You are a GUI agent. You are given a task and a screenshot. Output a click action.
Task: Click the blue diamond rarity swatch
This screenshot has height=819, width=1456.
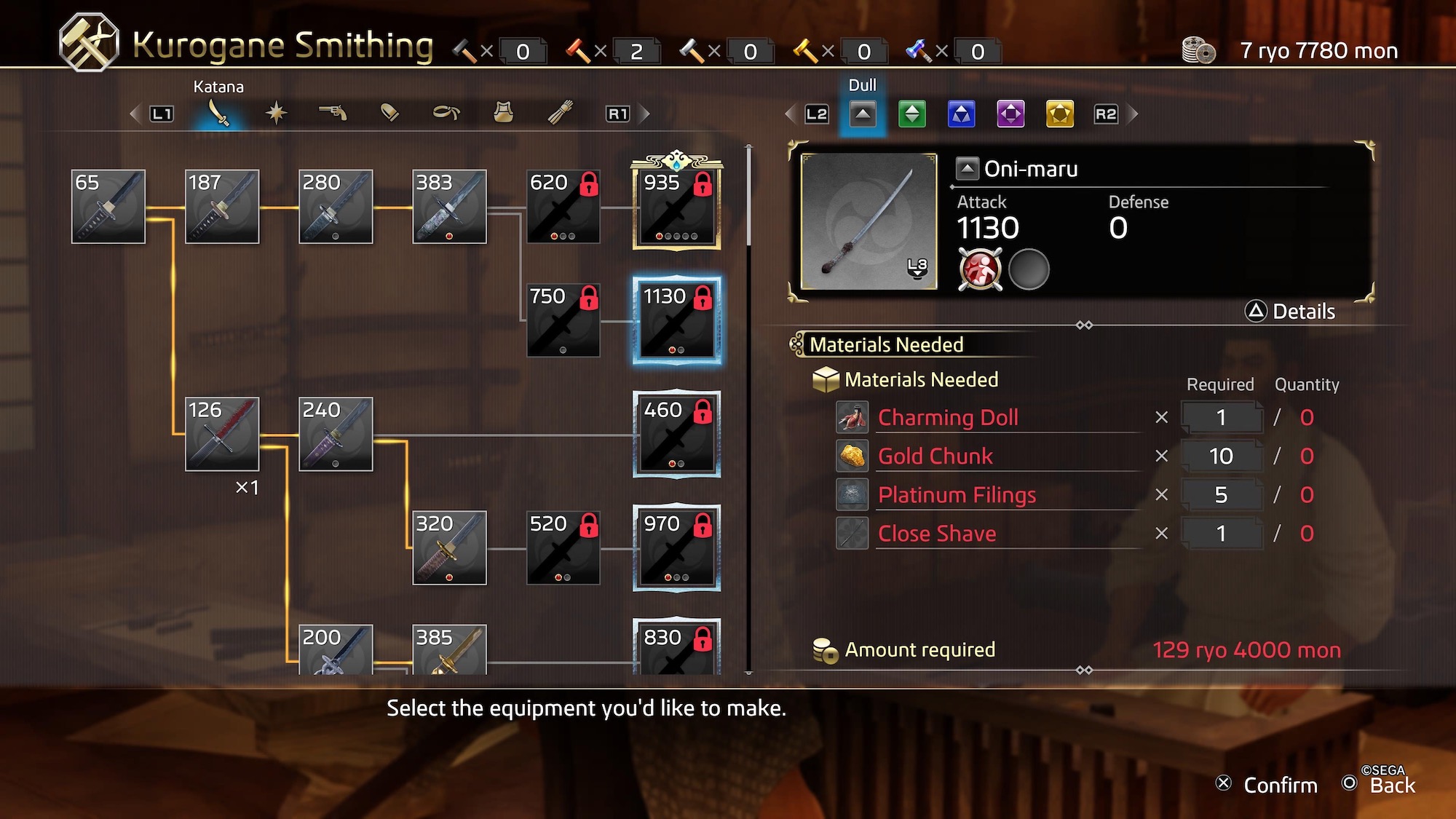[x=962, y=114]
